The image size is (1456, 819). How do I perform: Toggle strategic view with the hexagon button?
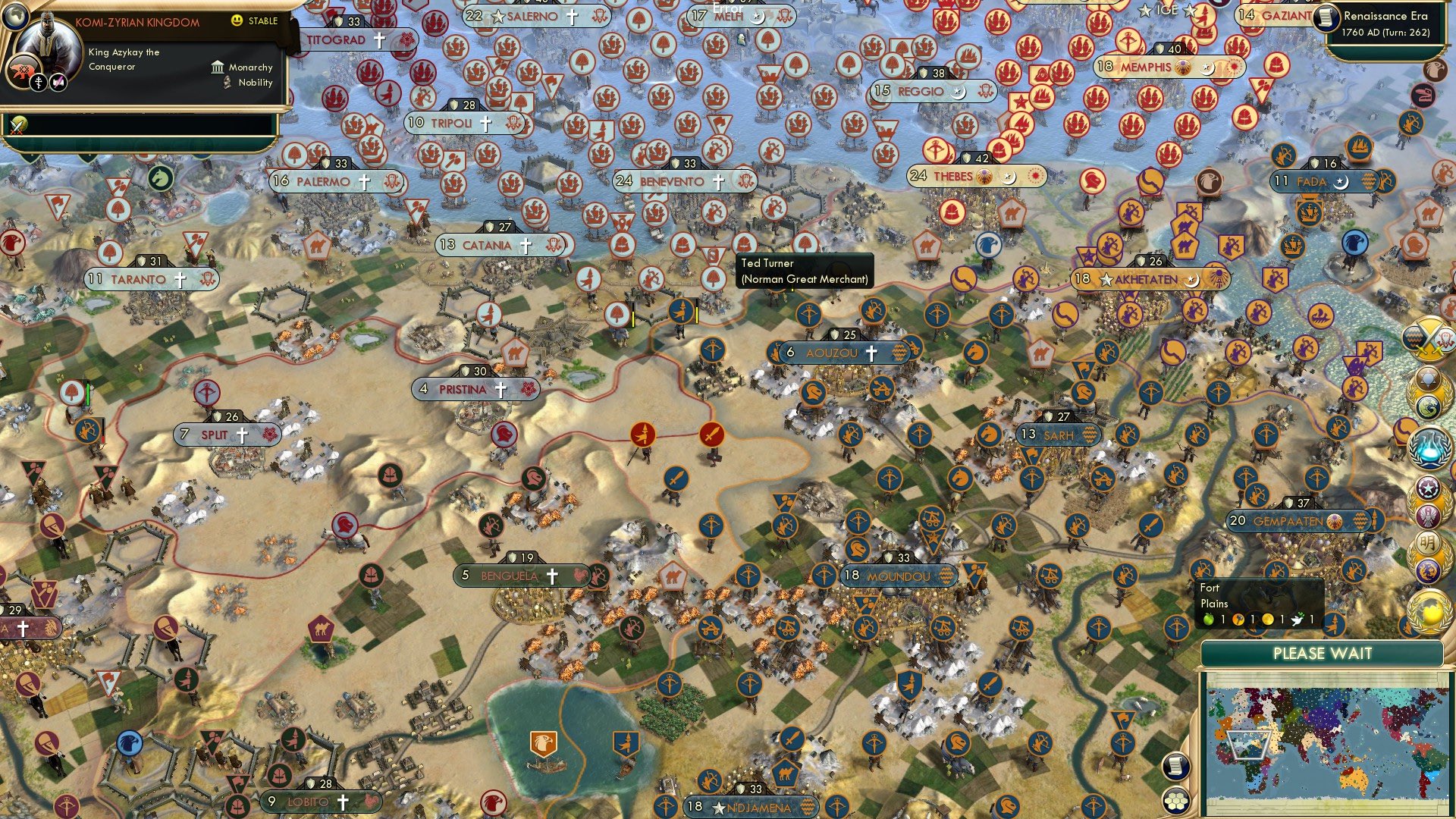[x=1175, y=802]
